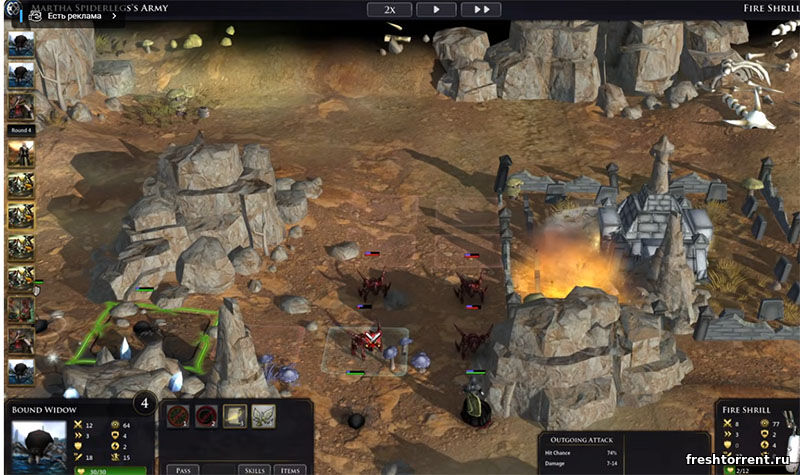Image resolution: width=800 pixels, height=475 pixels.
Task: Click the Bound Widow unit portrait
Action: [x=38, y=442]
